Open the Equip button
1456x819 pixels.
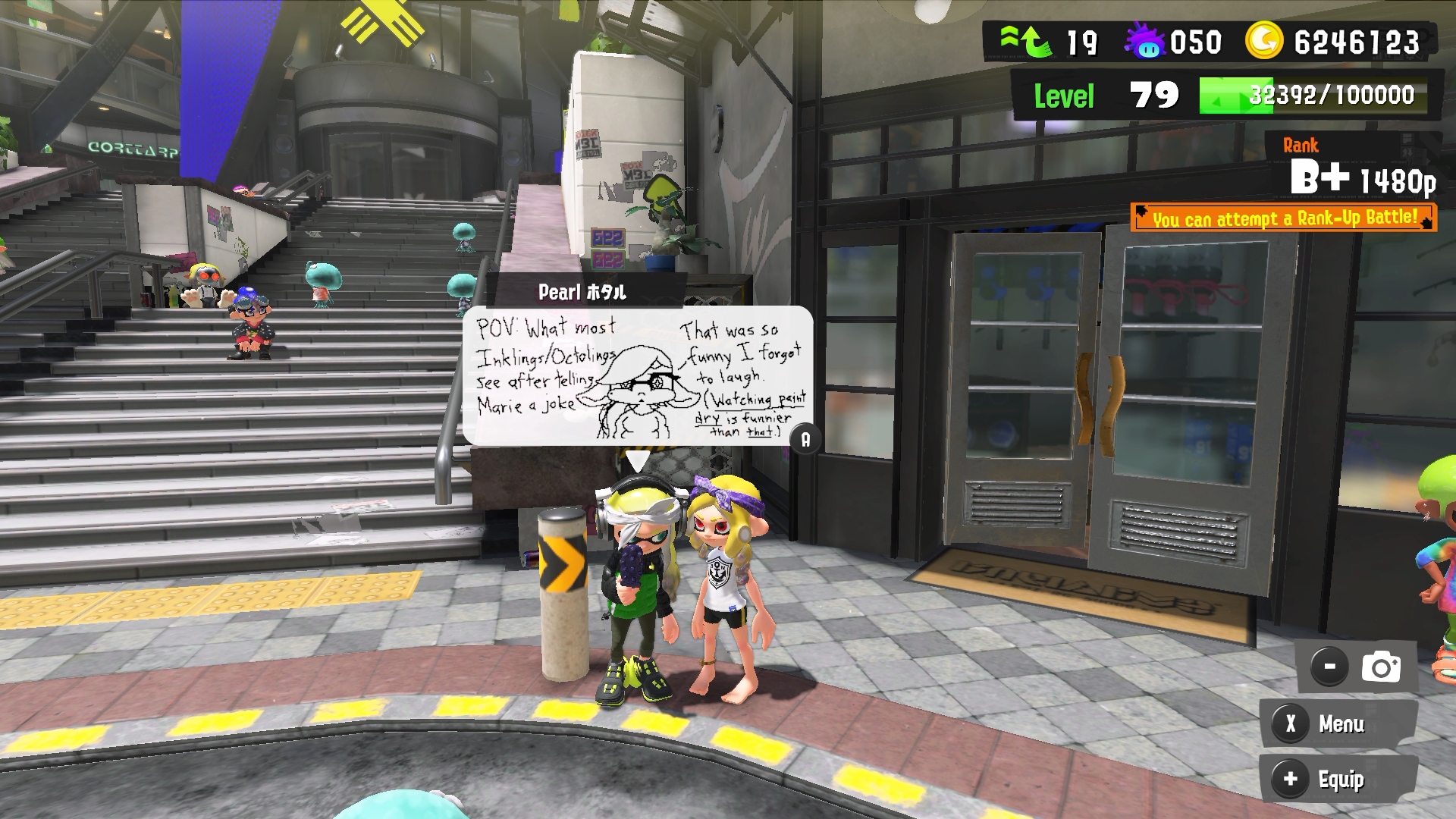pos(1338,779)
